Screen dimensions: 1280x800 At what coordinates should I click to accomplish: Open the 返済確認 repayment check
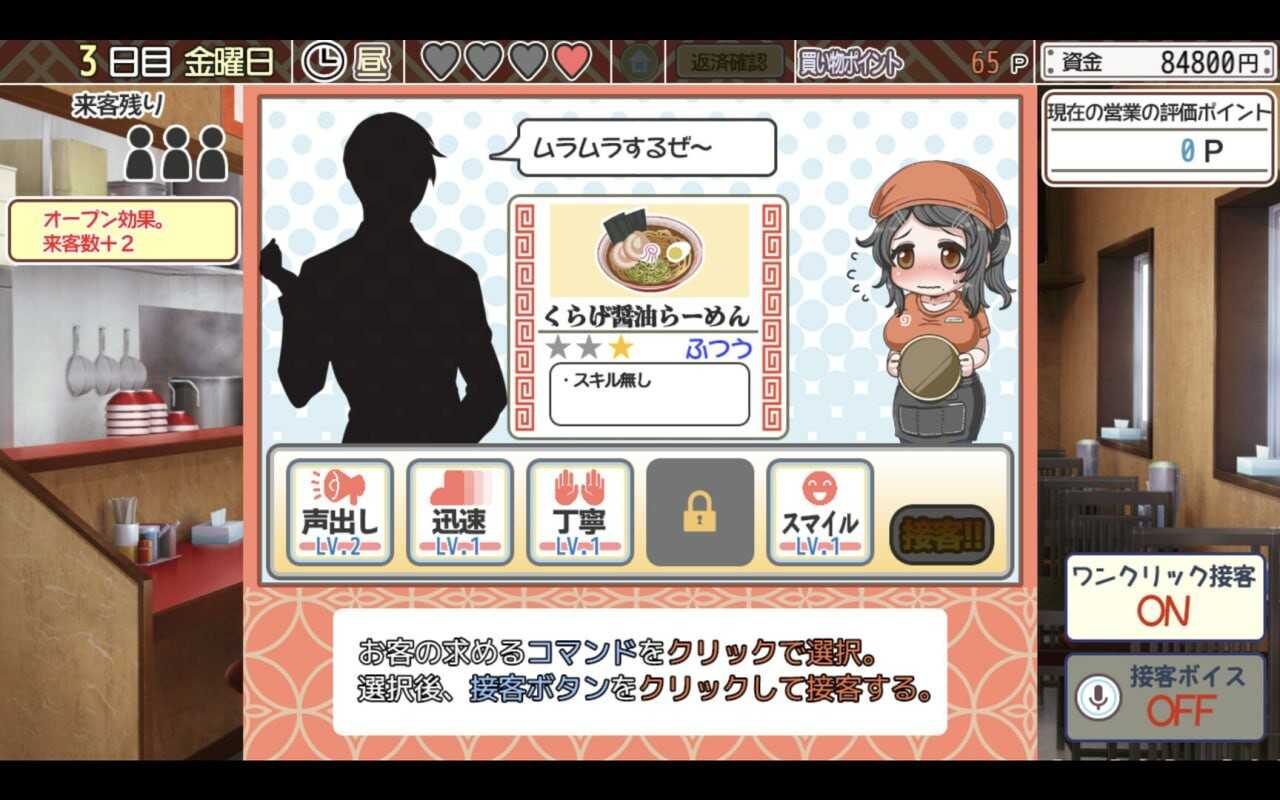tap(729, 58)
